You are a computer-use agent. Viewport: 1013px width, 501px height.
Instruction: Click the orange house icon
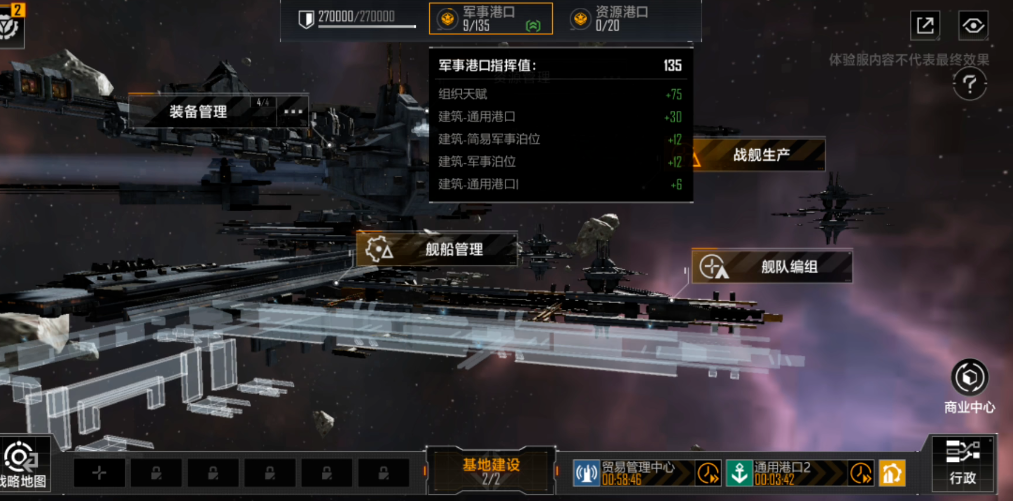pyautogui.click(x=892, y=472)
